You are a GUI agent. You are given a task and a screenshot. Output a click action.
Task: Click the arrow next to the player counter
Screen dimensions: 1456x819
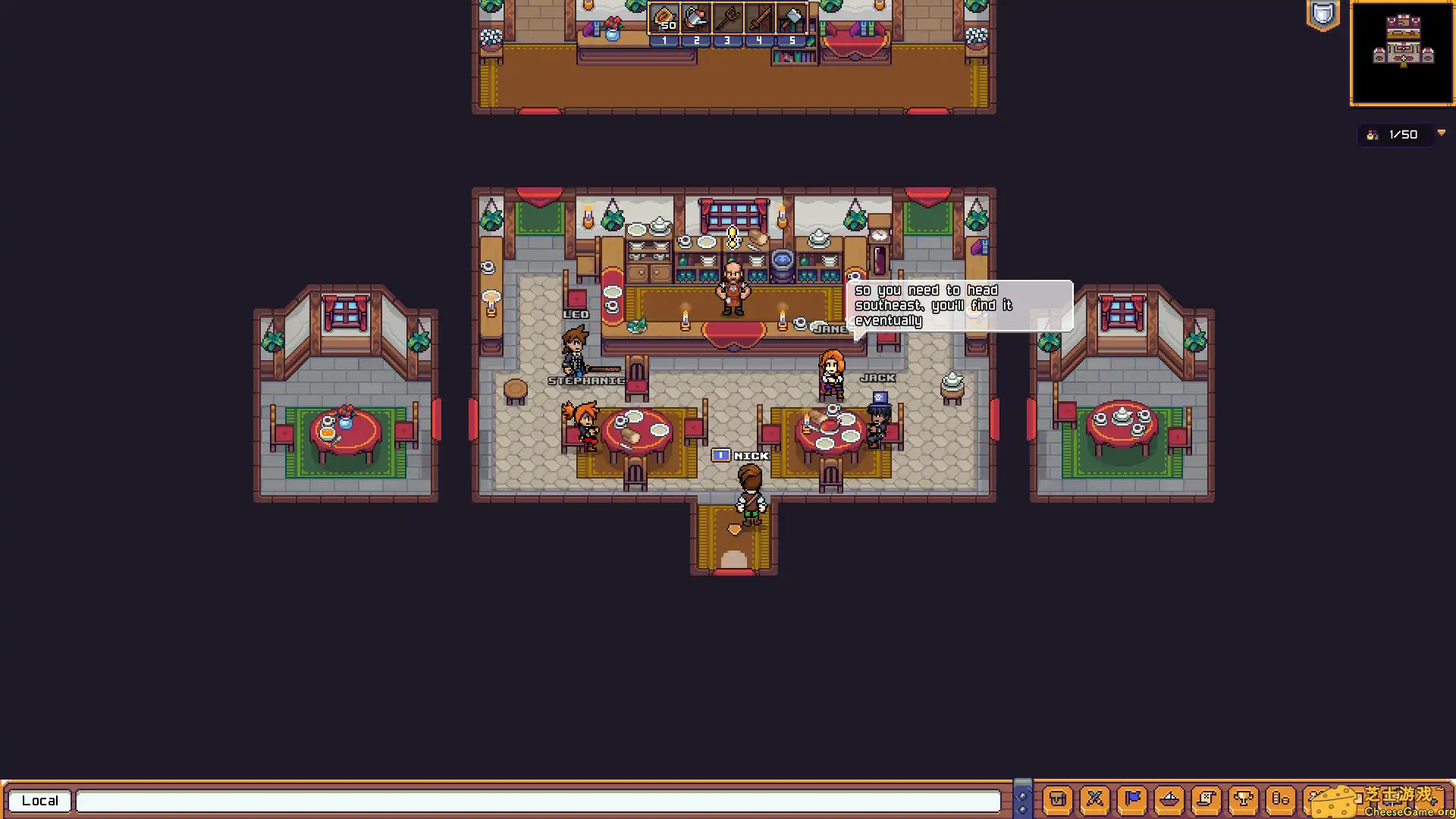pos(1442,134)
